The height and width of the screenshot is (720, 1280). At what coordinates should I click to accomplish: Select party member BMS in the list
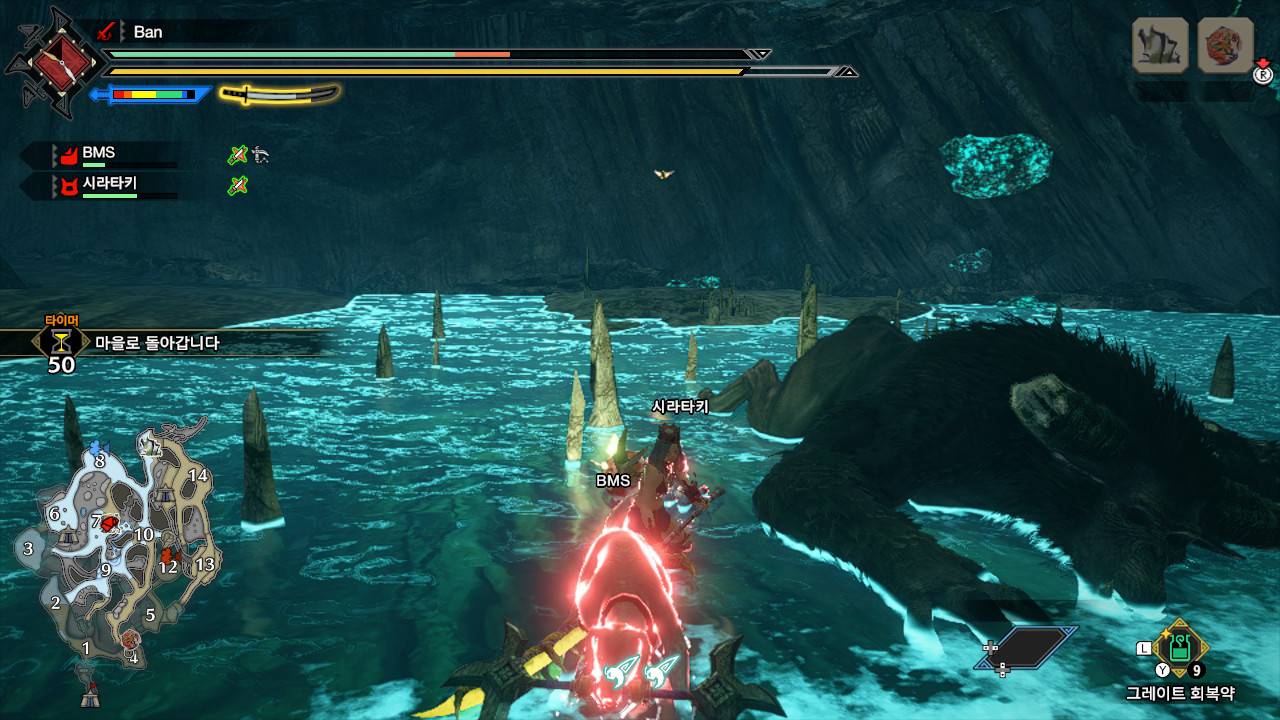coord(98,154)
